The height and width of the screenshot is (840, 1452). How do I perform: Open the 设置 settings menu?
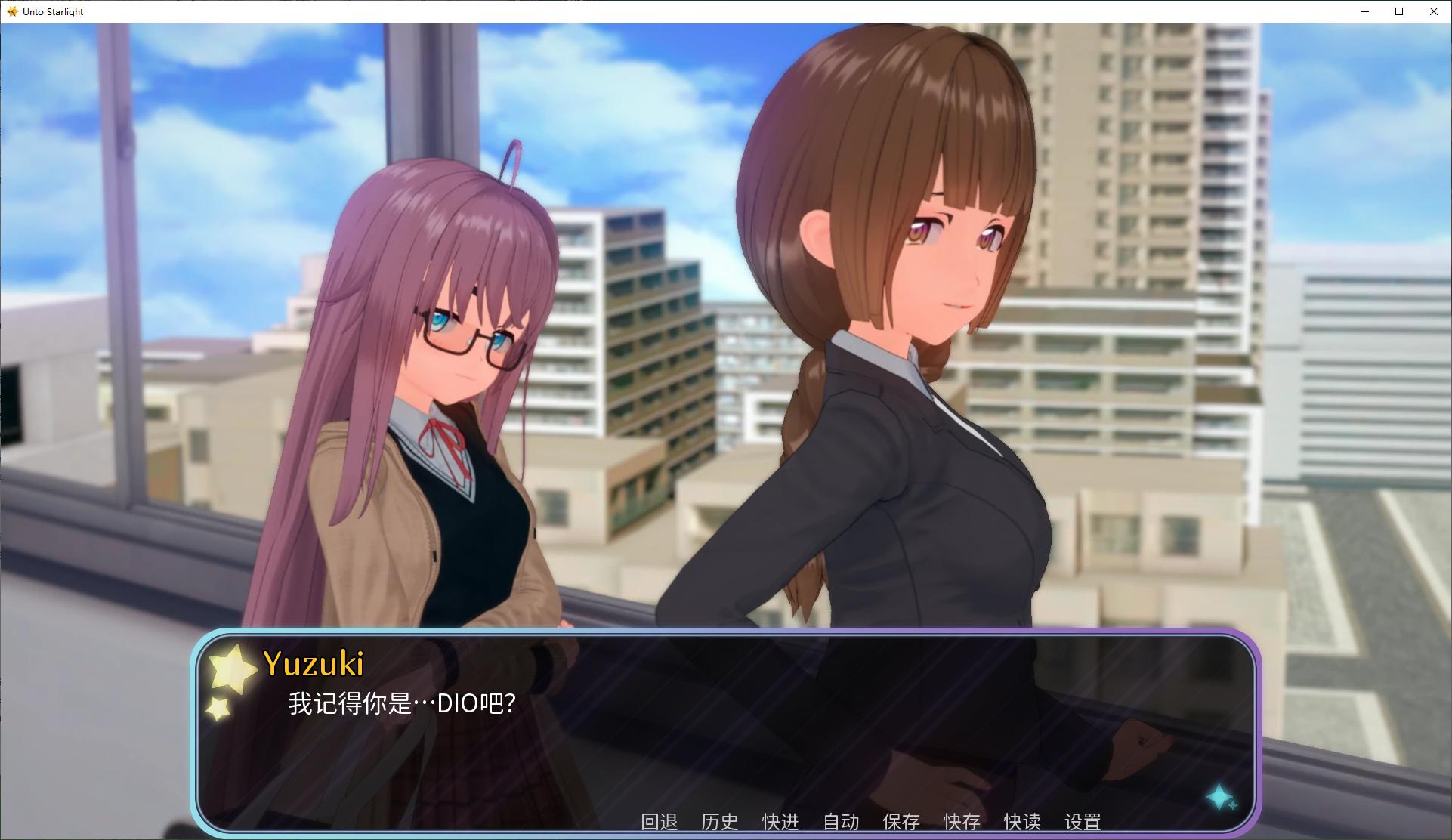point(1082,821)
